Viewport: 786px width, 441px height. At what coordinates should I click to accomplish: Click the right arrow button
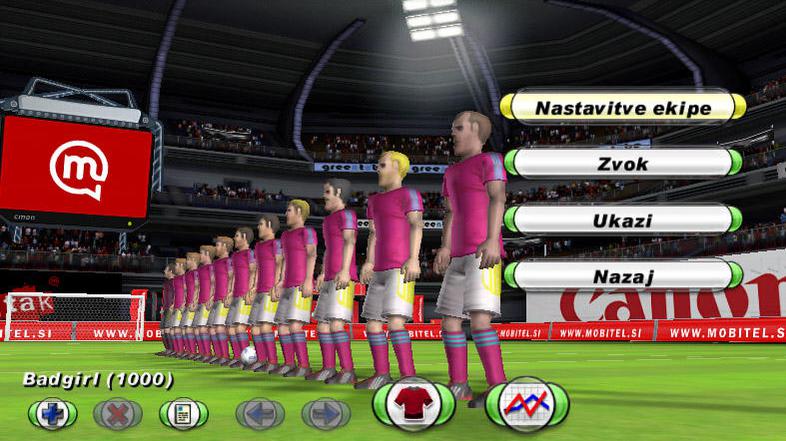click(326, 412)
